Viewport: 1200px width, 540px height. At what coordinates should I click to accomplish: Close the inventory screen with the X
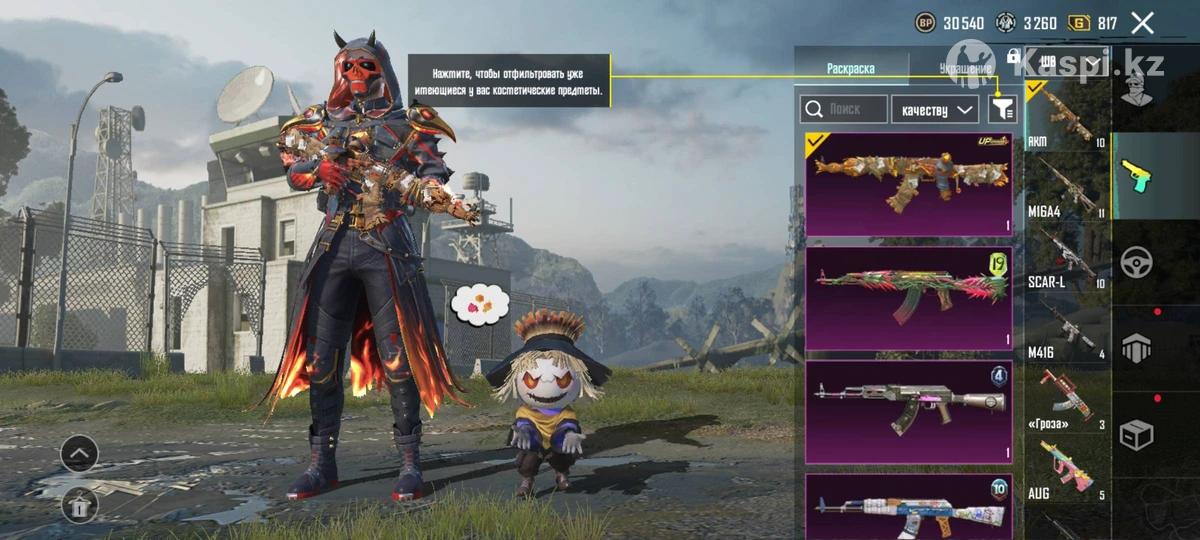click(x=1142, y=23)
